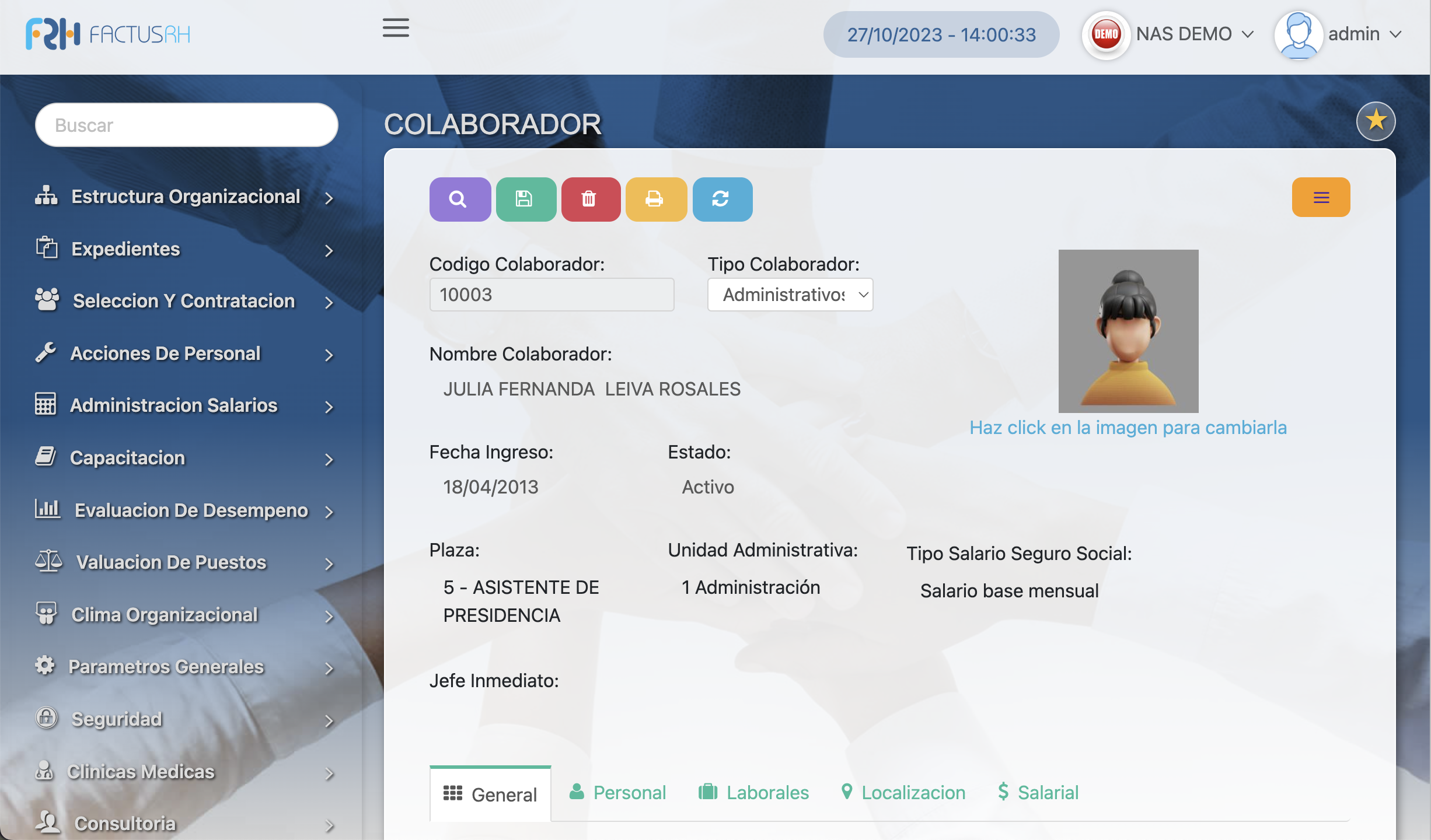Open the Tipo Colaborador dropdown
Image resolution: width=1431 pixels, height=840 pixels.
click(790, 295)
